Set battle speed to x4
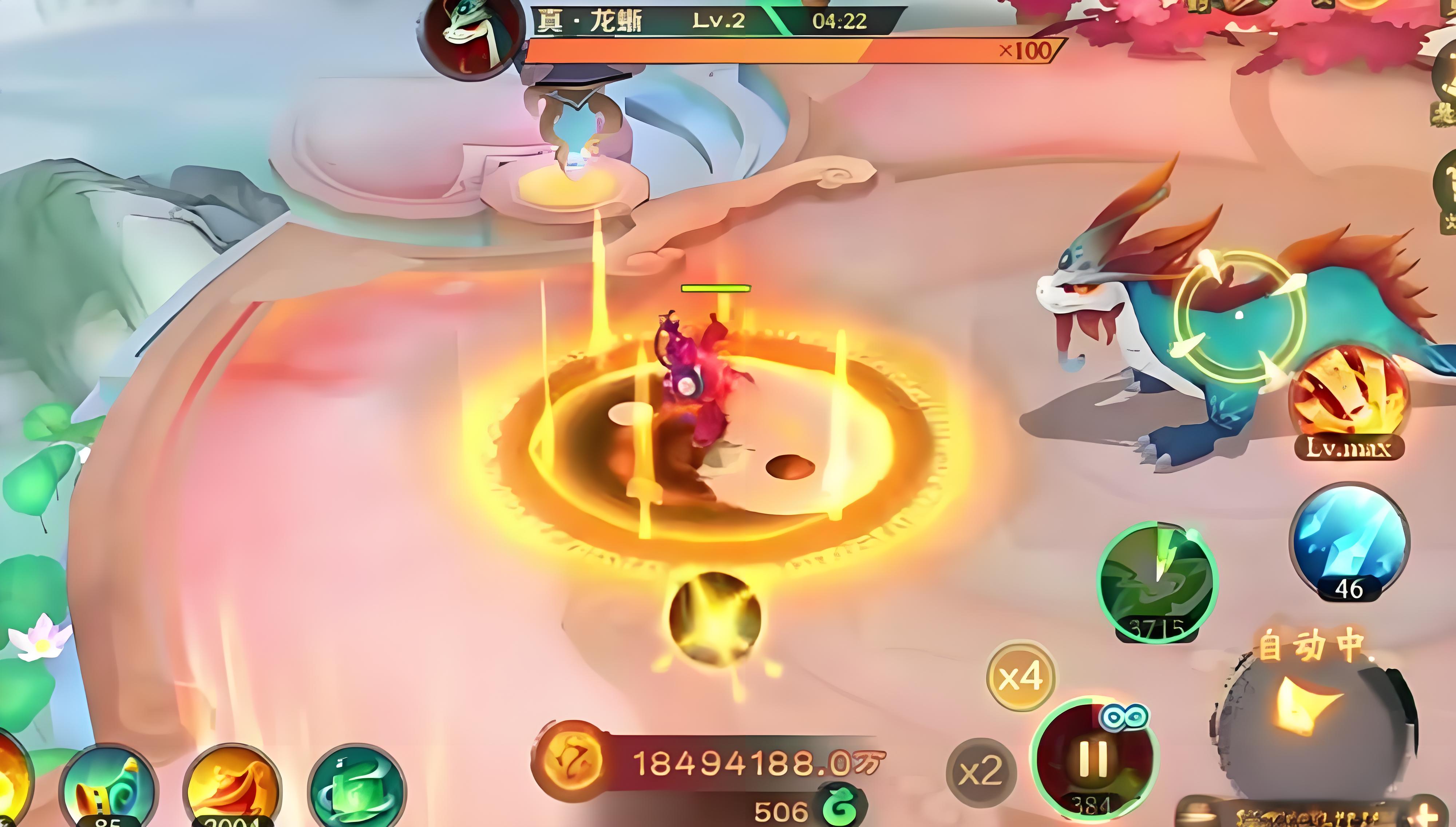 tap(1021, 676)
